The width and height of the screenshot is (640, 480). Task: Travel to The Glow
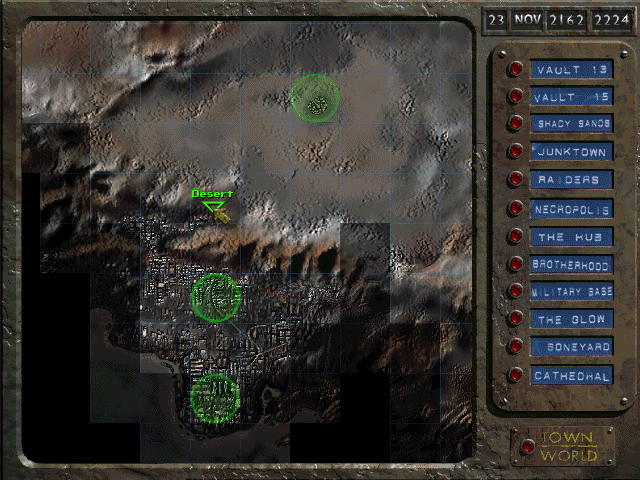click(515, 319)
